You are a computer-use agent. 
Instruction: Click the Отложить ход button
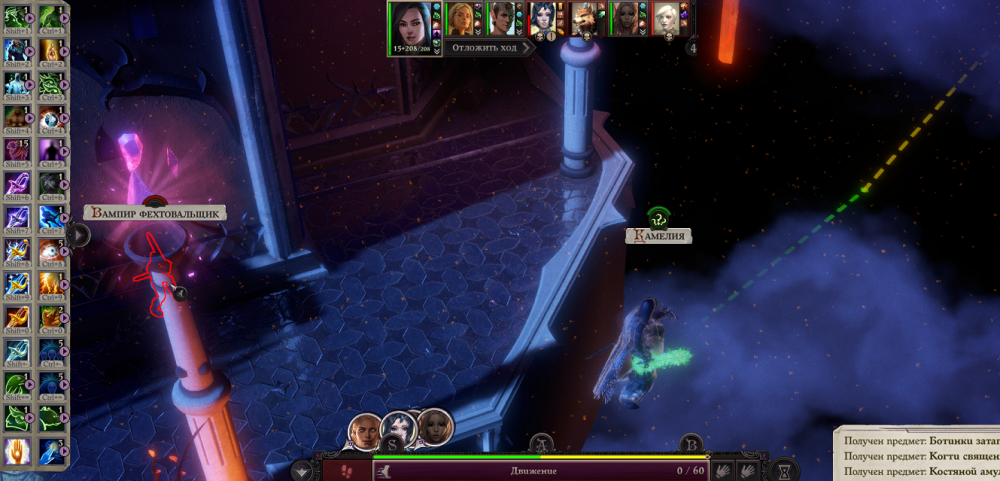pyautogui.click(x=489, y=48)
